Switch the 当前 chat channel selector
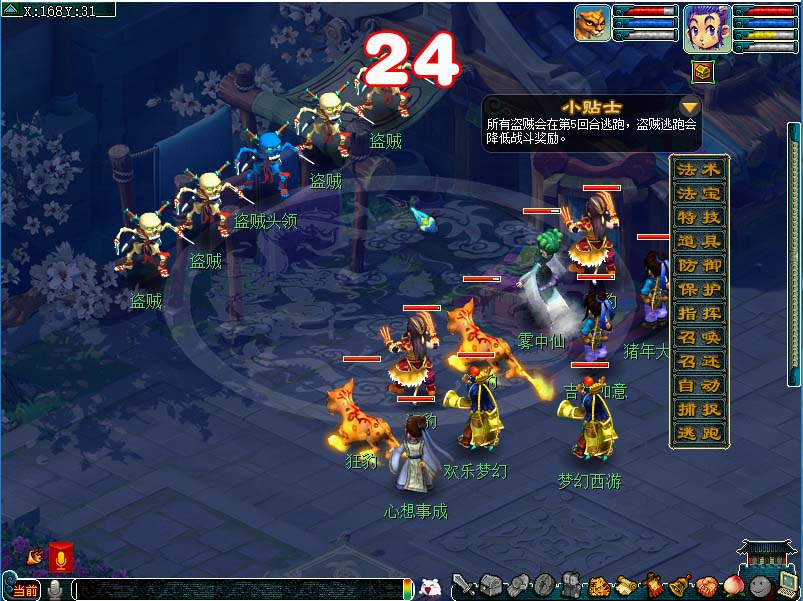The height and width of the screenshot is (601, 803). [x=24, y=590]
